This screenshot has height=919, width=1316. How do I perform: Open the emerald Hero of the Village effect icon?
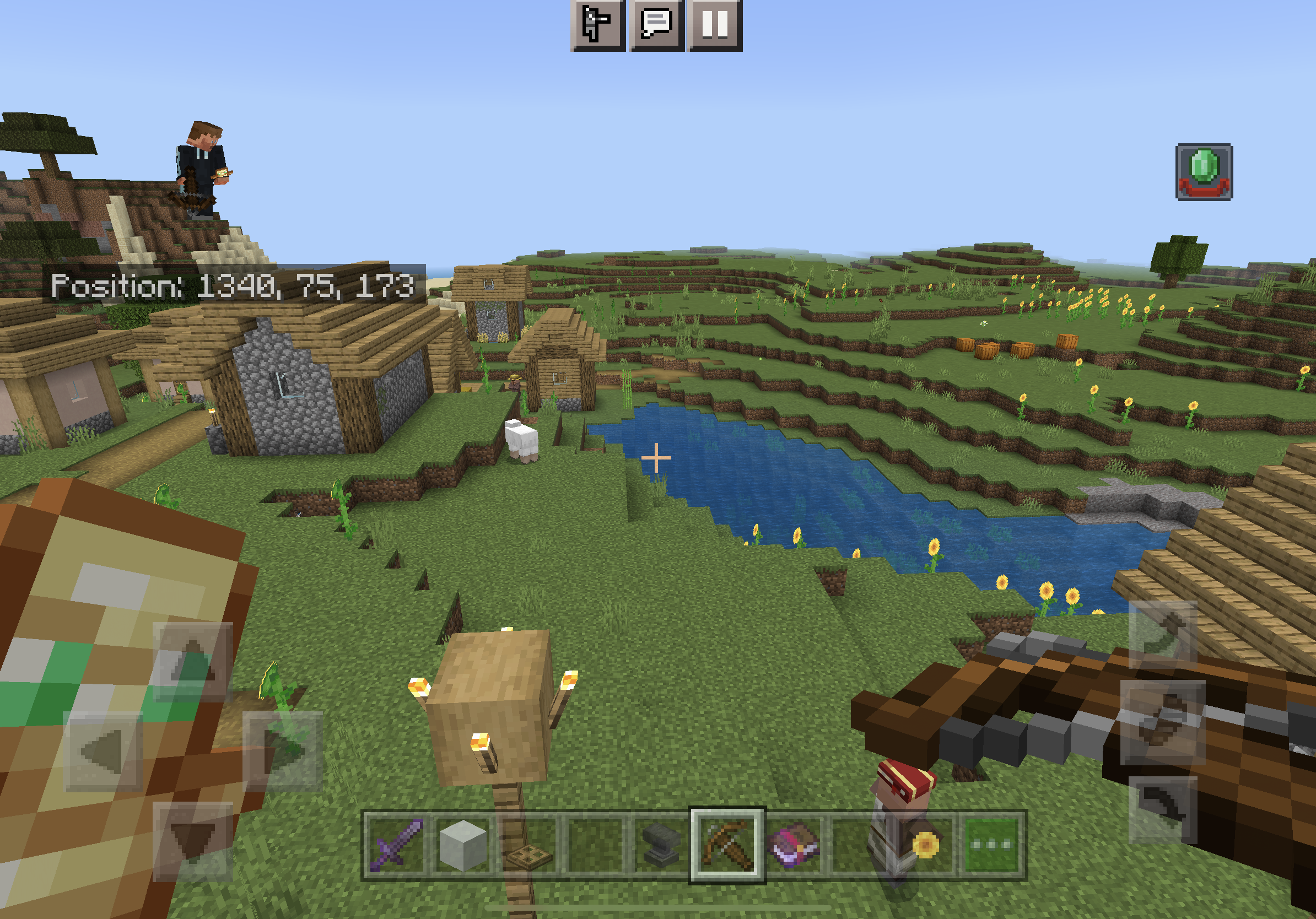(1204, 172)
